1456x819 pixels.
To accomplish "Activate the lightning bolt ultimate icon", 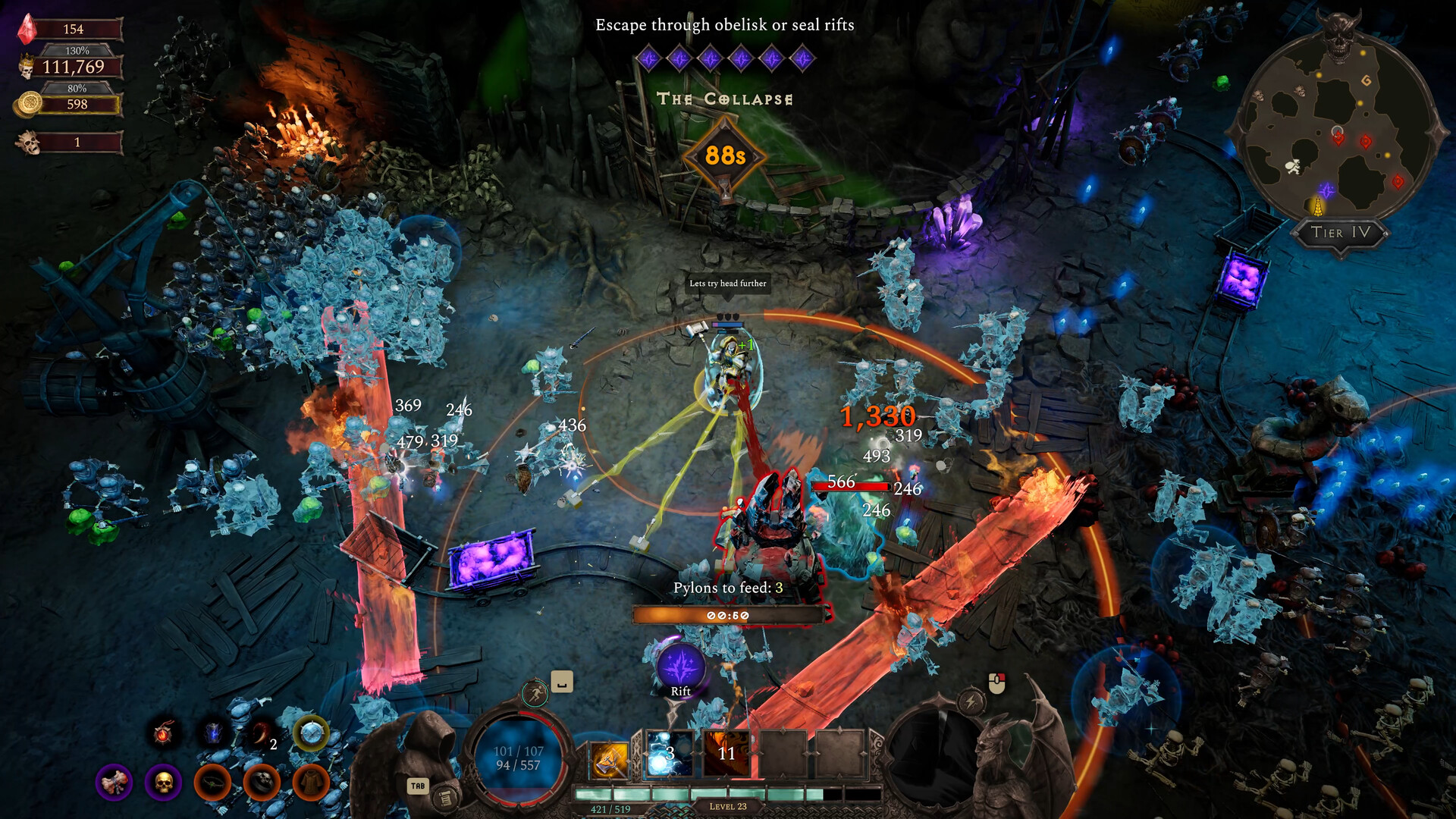I will coord(971,701).
